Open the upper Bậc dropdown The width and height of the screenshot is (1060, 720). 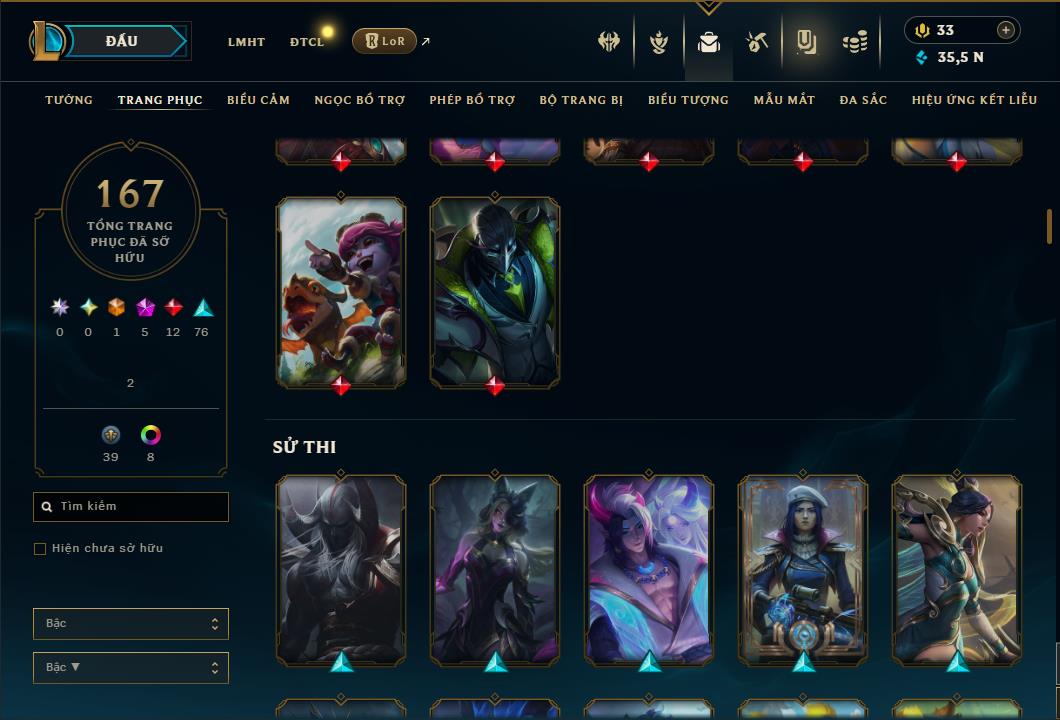point(131,624)
